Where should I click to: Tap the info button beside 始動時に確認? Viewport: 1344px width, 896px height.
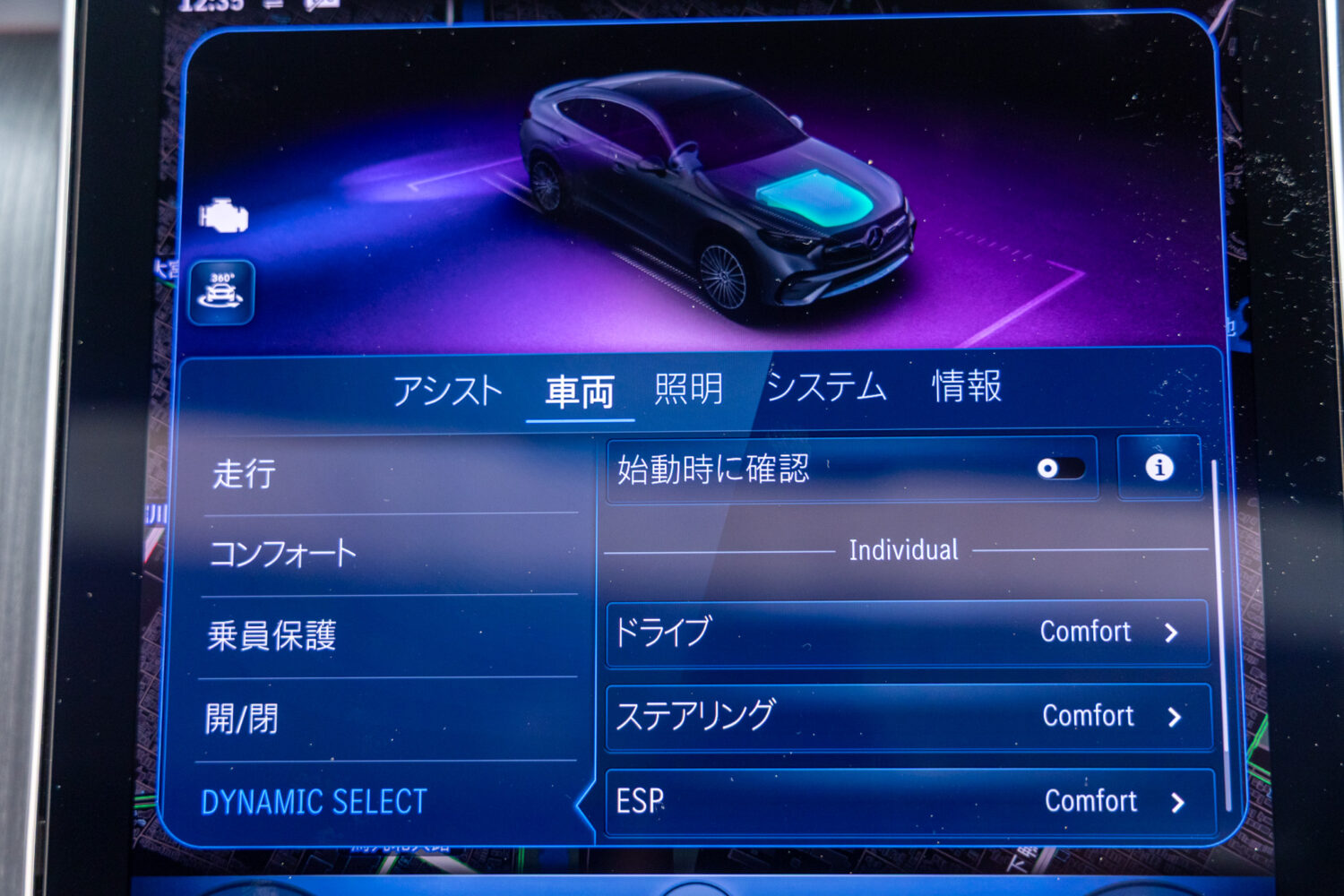[1159, 466]
